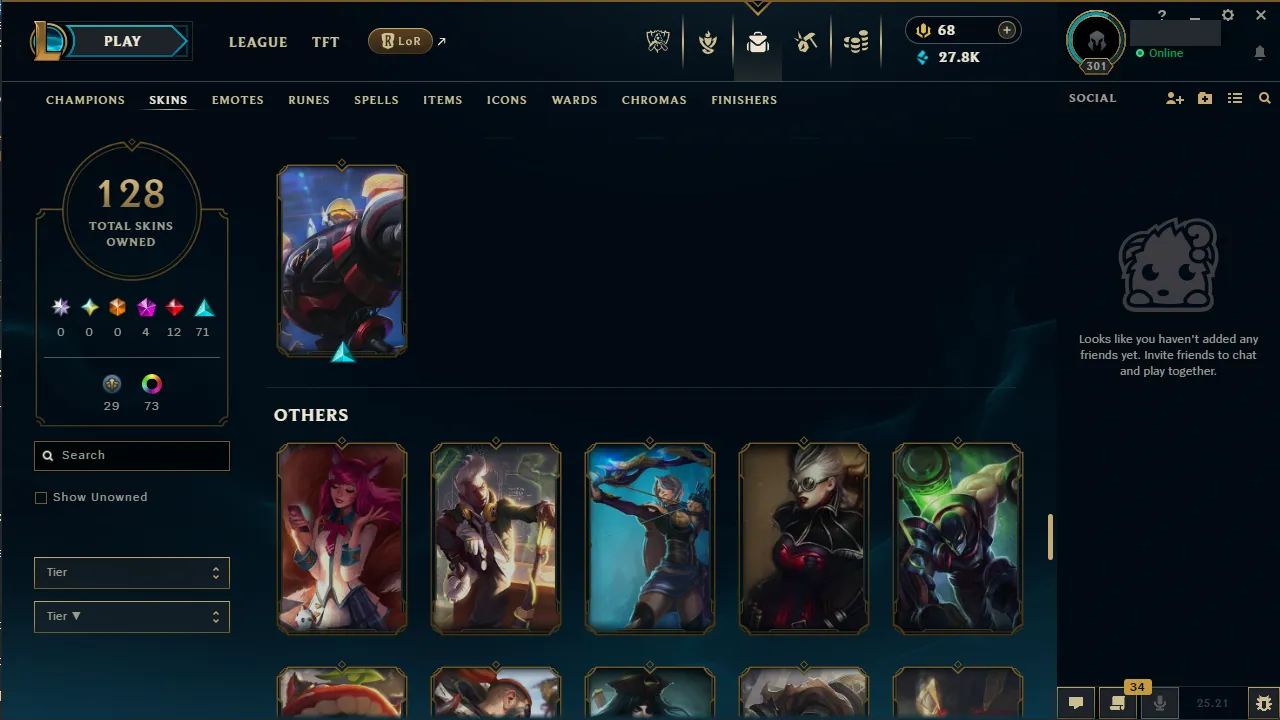Select the chroma color wheel showing 73
This screenshot has height=720, width=1280.
(151, 384)
